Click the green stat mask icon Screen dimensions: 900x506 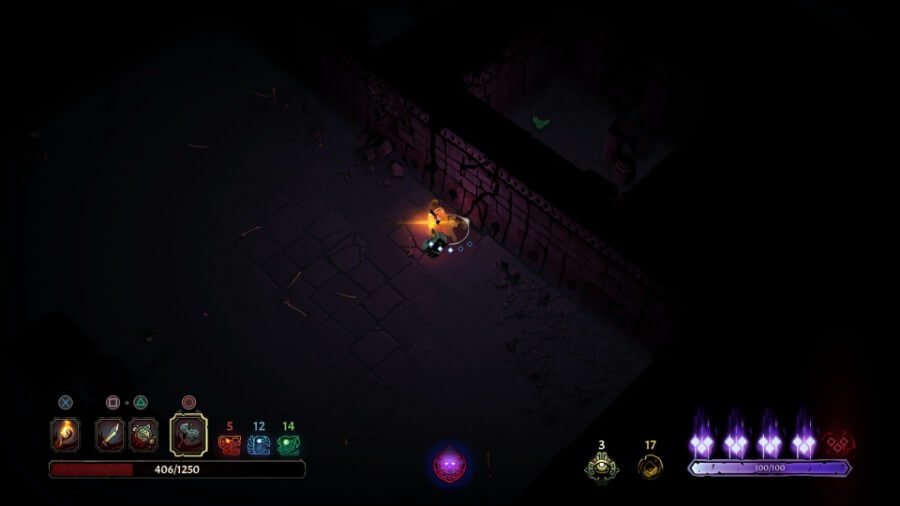(x=288, y=445)
